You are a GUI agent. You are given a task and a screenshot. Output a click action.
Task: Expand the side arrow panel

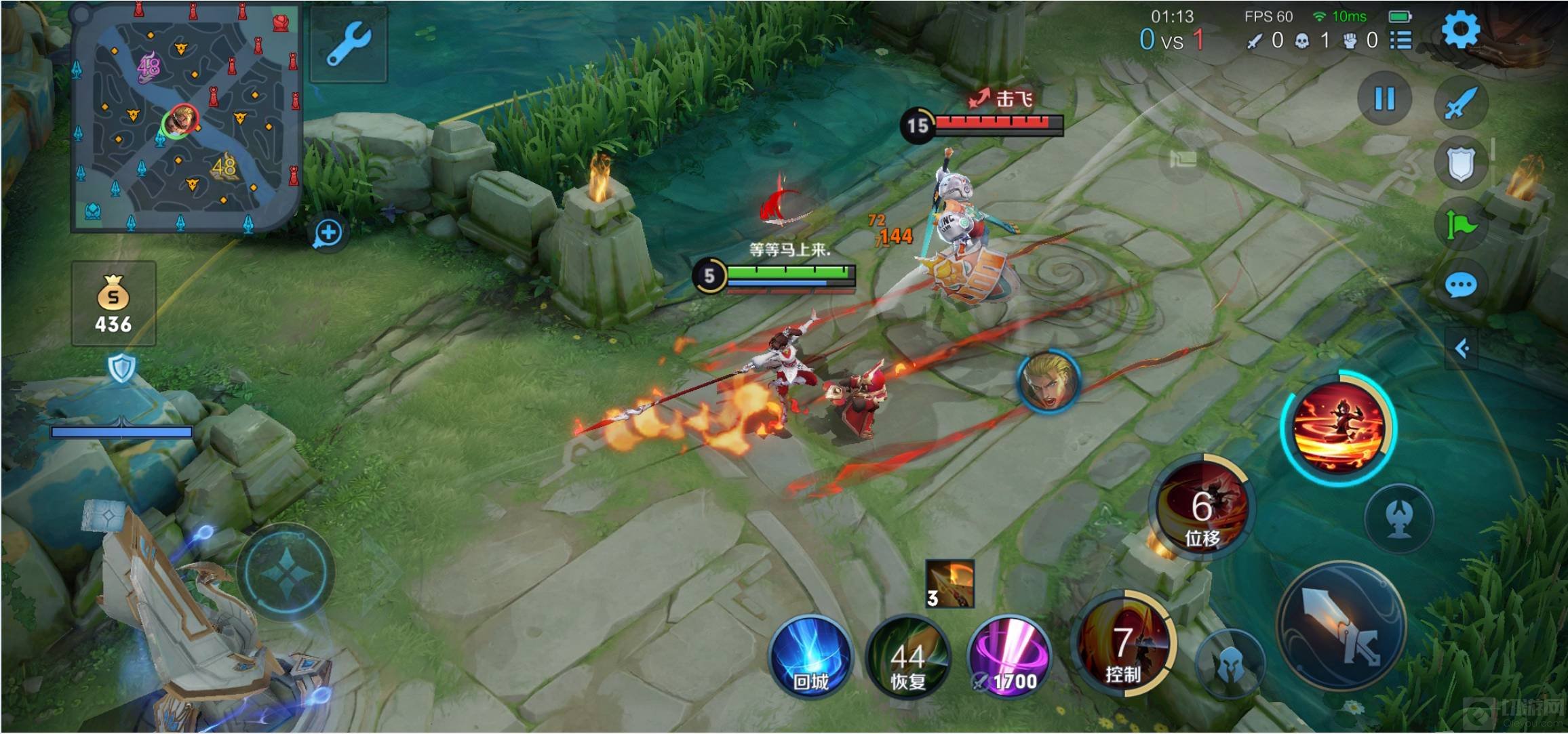pyautogui.click(x=1462, y=348)
